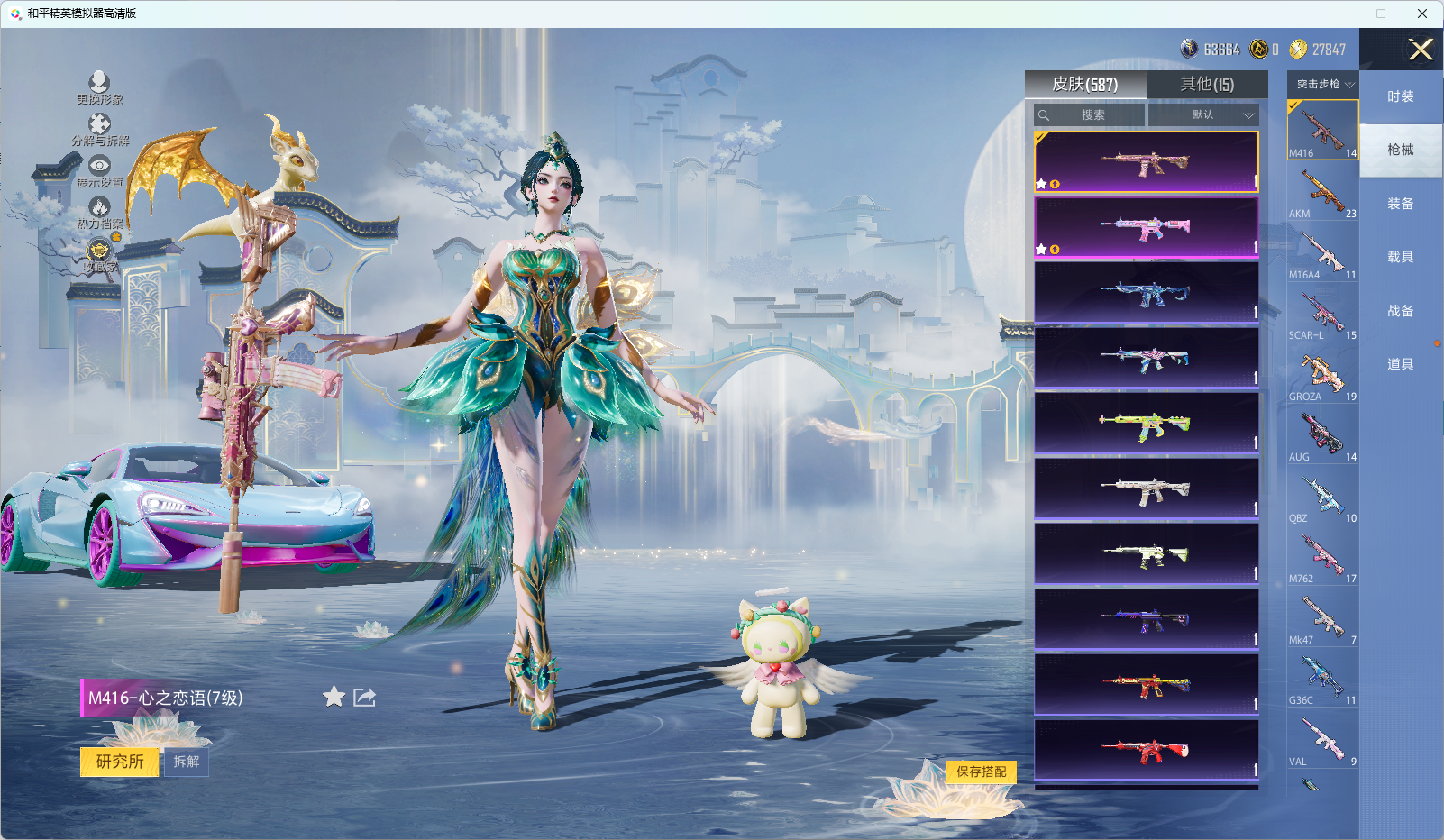1444x840 pixels.
Task: Click the 搜索 search field
Action: point(1092,115)
